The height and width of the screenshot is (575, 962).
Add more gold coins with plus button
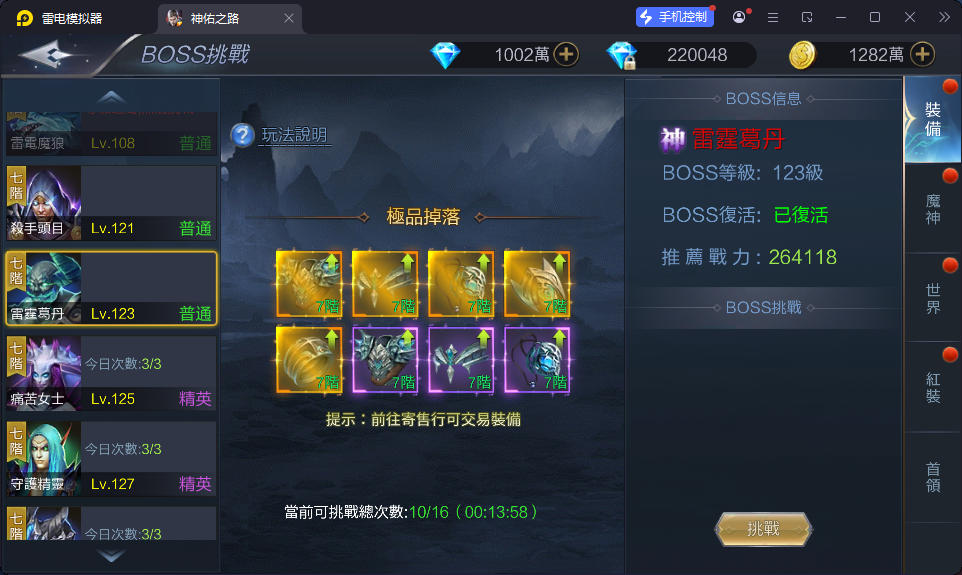922,55
